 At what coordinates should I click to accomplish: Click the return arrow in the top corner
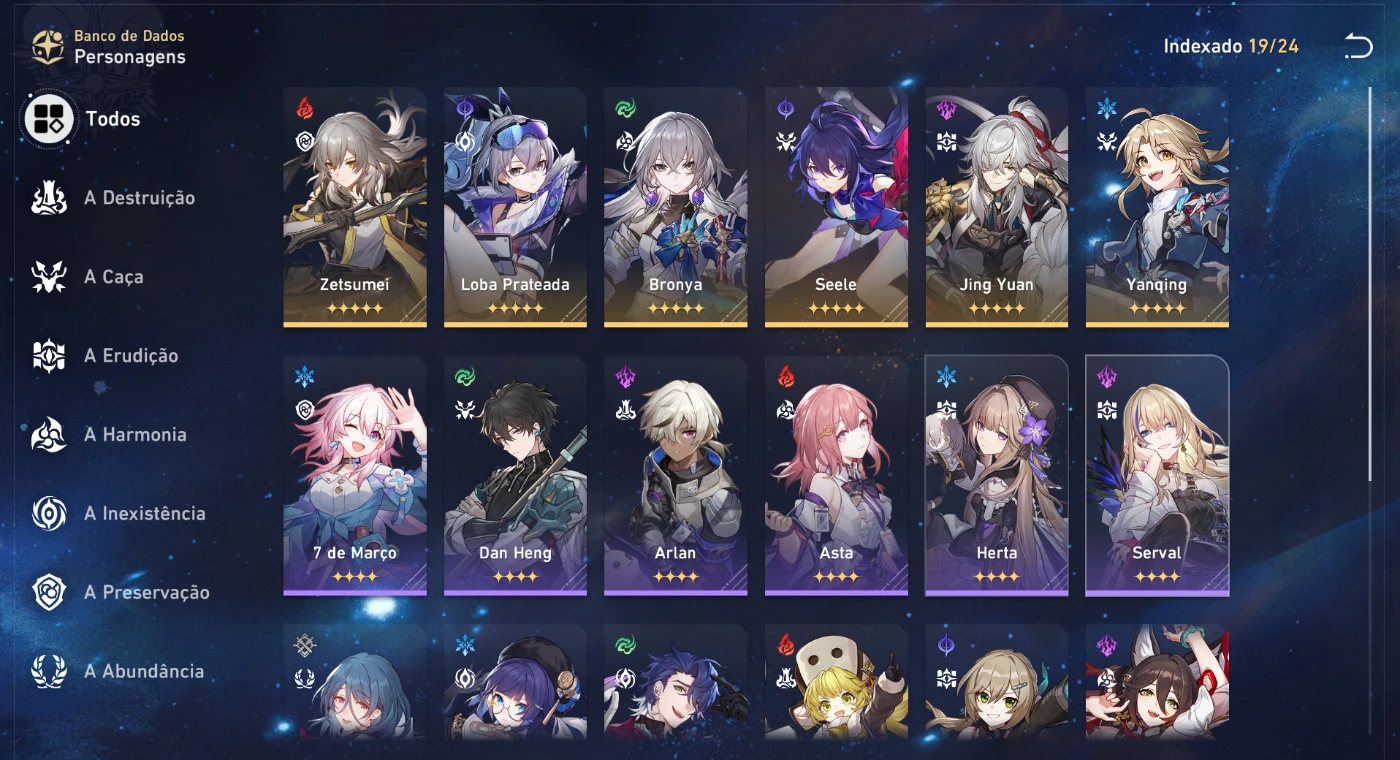[1358, 45]
